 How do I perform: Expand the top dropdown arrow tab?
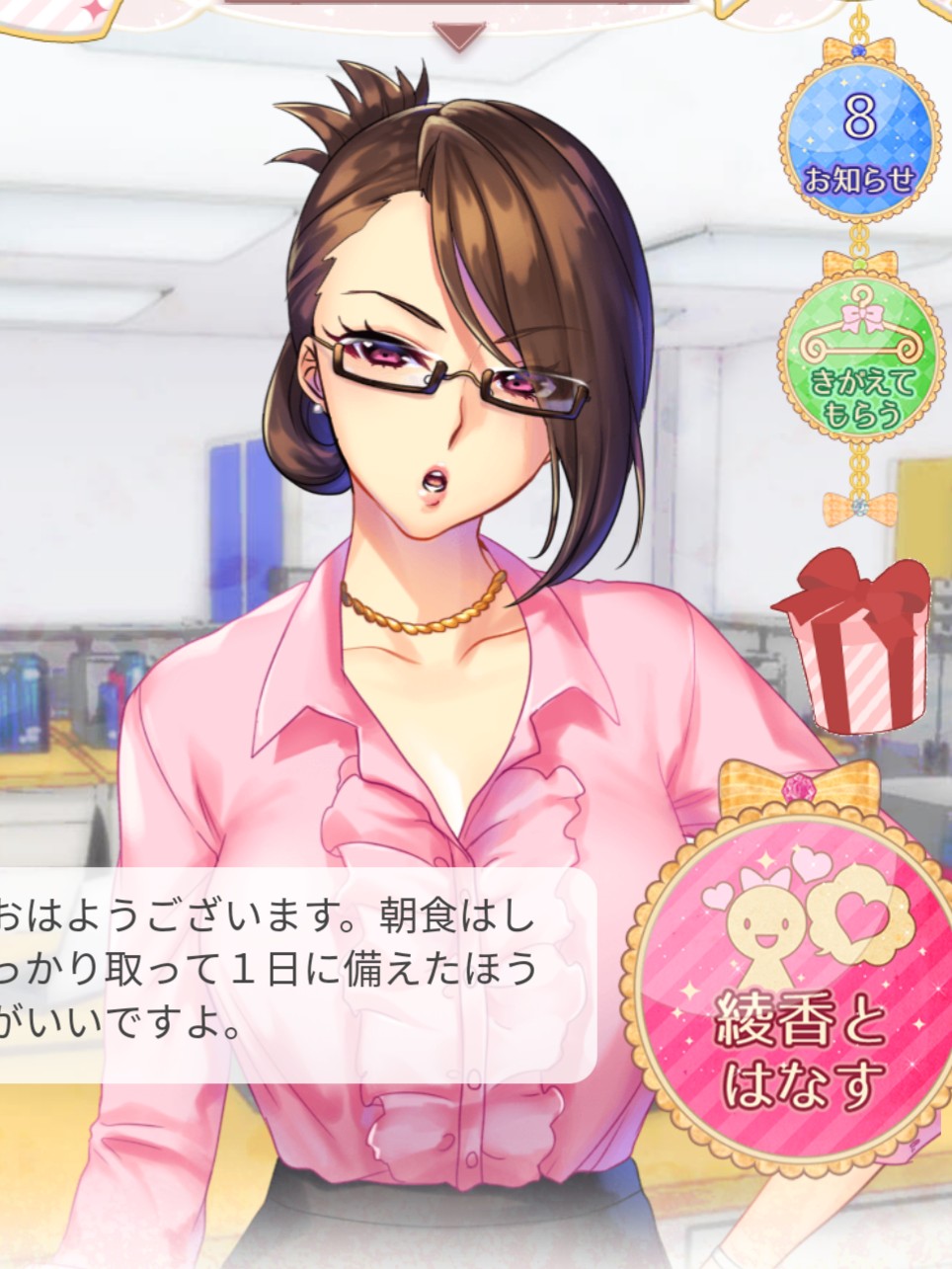point(459,37)
